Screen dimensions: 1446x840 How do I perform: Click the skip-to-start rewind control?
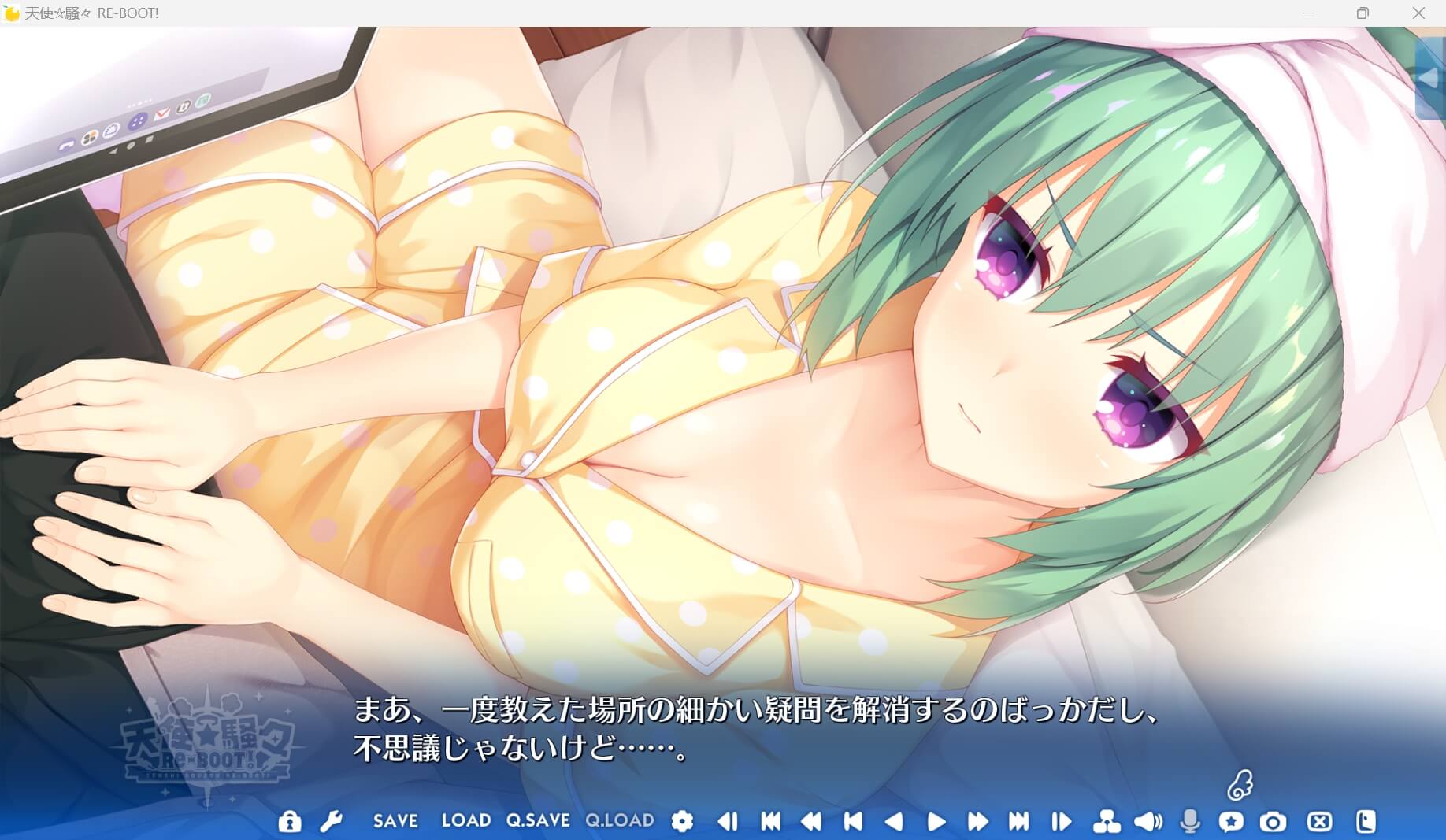[772, 820]
